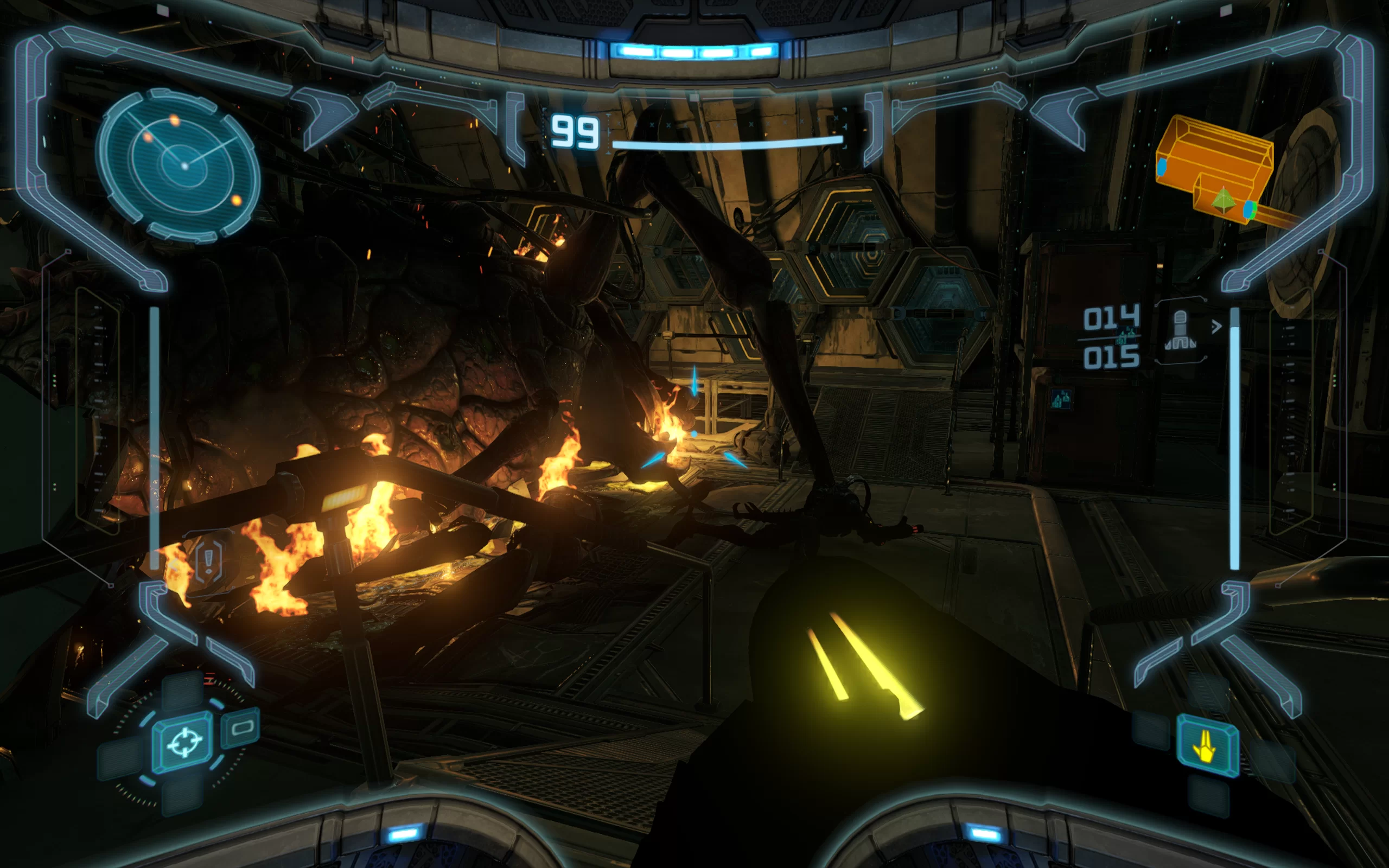The height and width of the screenshot is (868, 1389).
Task: Click the circular enemy radar
Action: [178, 165]
